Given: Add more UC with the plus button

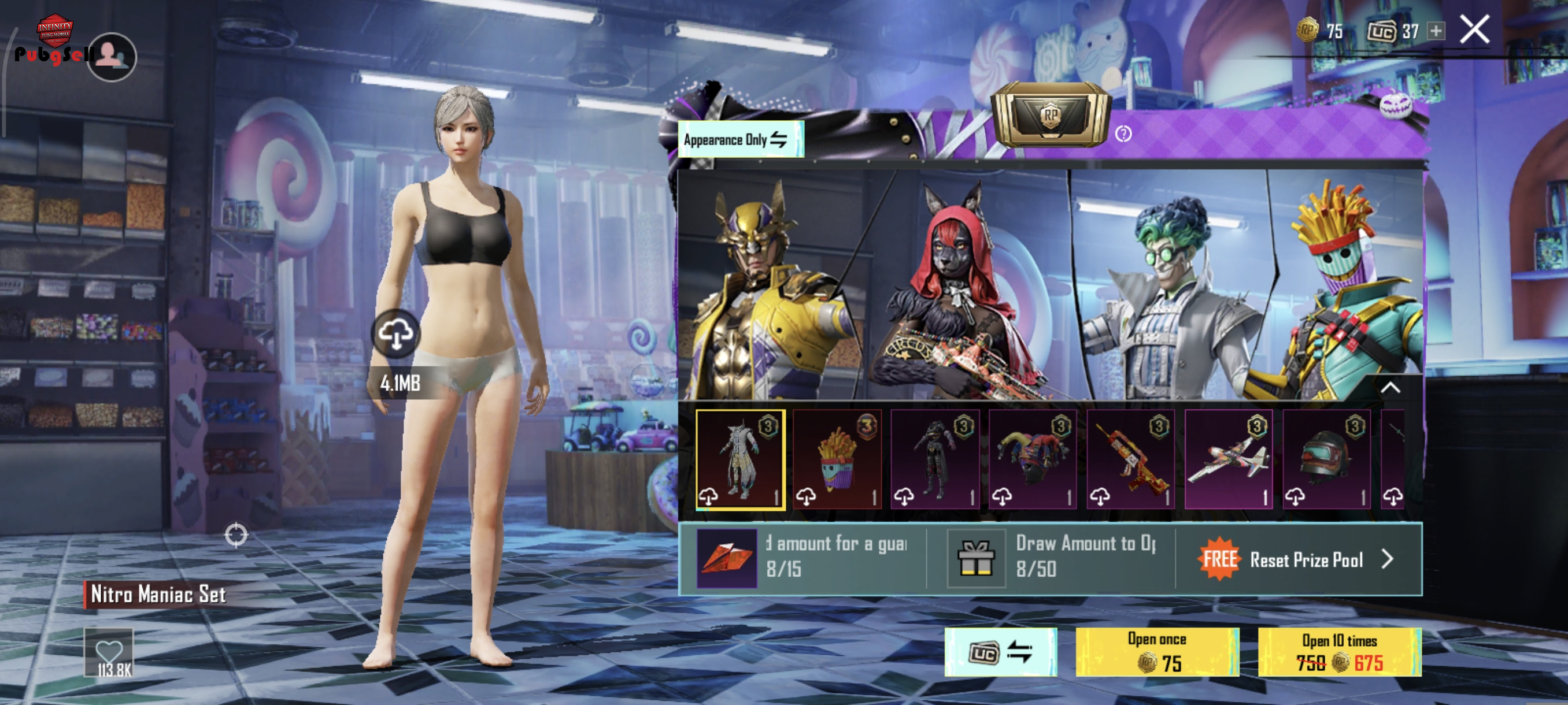Looking at the screenshot, I should coord(1436,31).
